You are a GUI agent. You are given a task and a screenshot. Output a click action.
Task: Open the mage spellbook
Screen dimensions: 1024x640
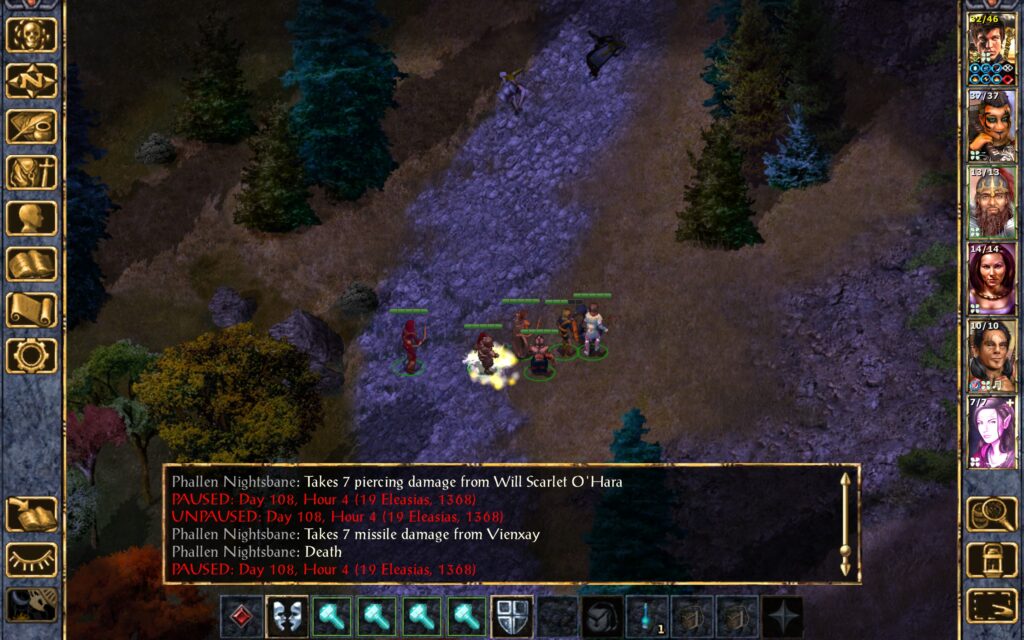click(32, 264)
